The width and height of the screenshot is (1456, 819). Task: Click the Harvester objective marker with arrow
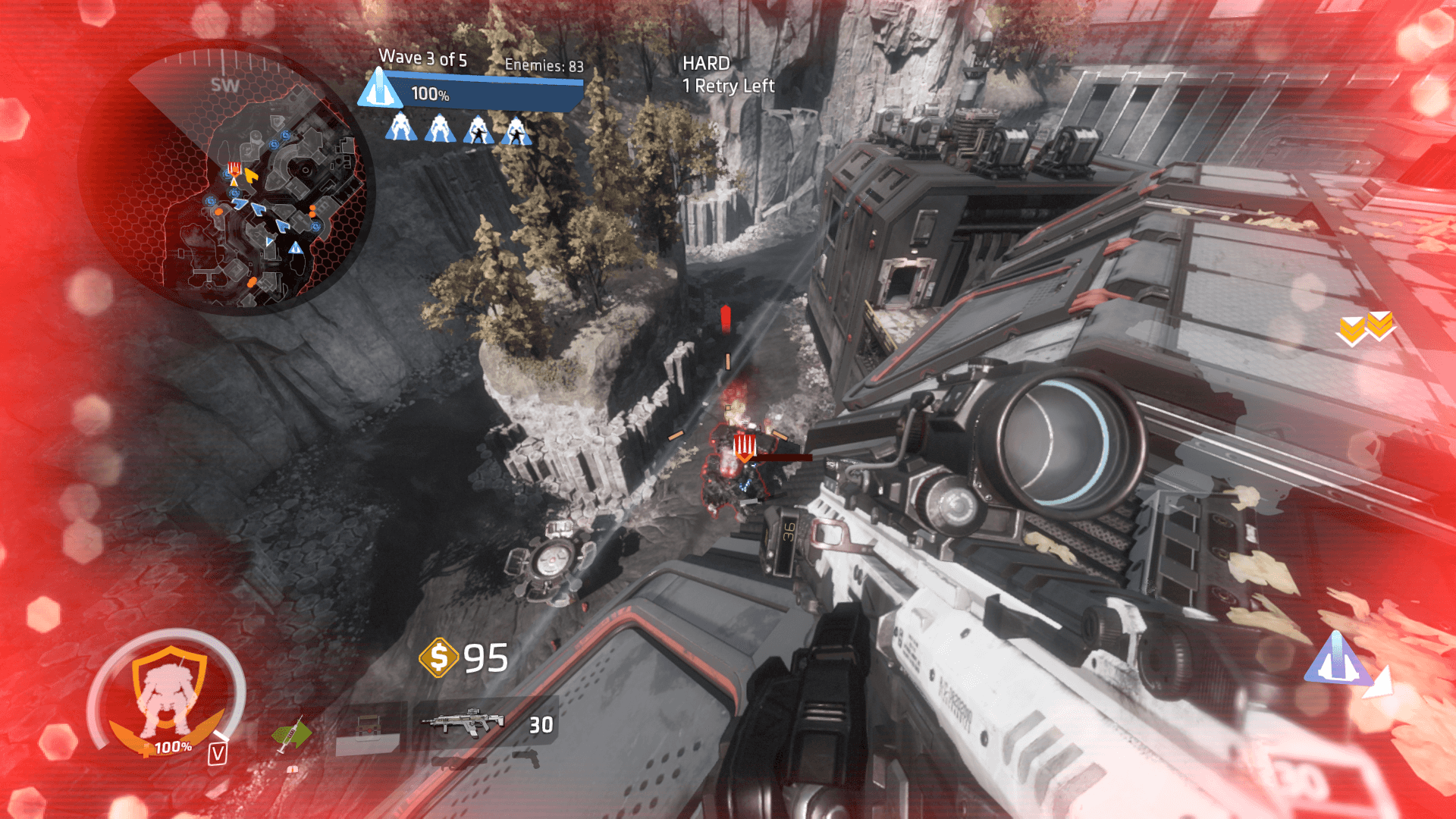(x=1340, y=661)
